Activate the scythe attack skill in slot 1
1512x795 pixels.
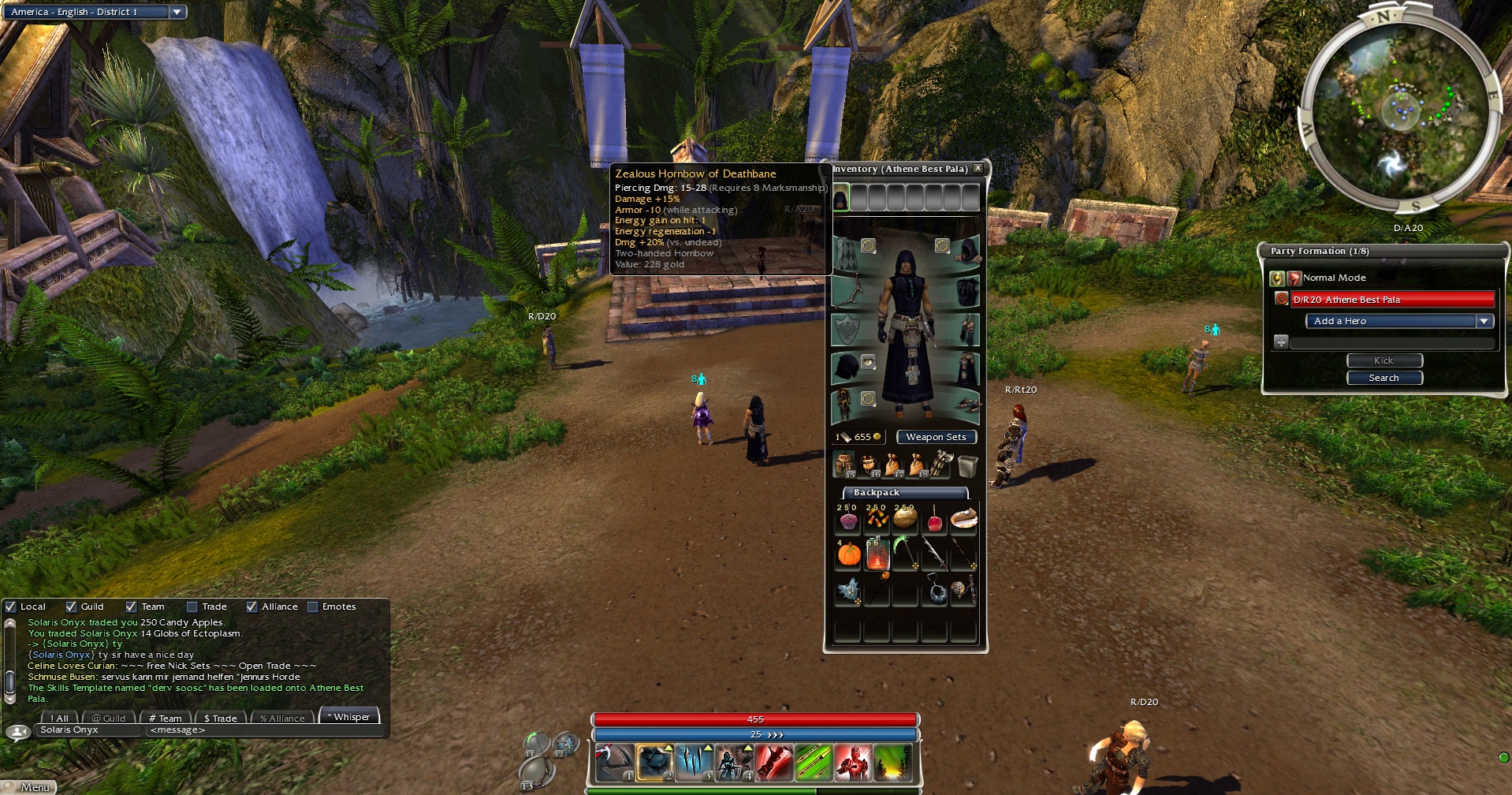coord(614,763)
